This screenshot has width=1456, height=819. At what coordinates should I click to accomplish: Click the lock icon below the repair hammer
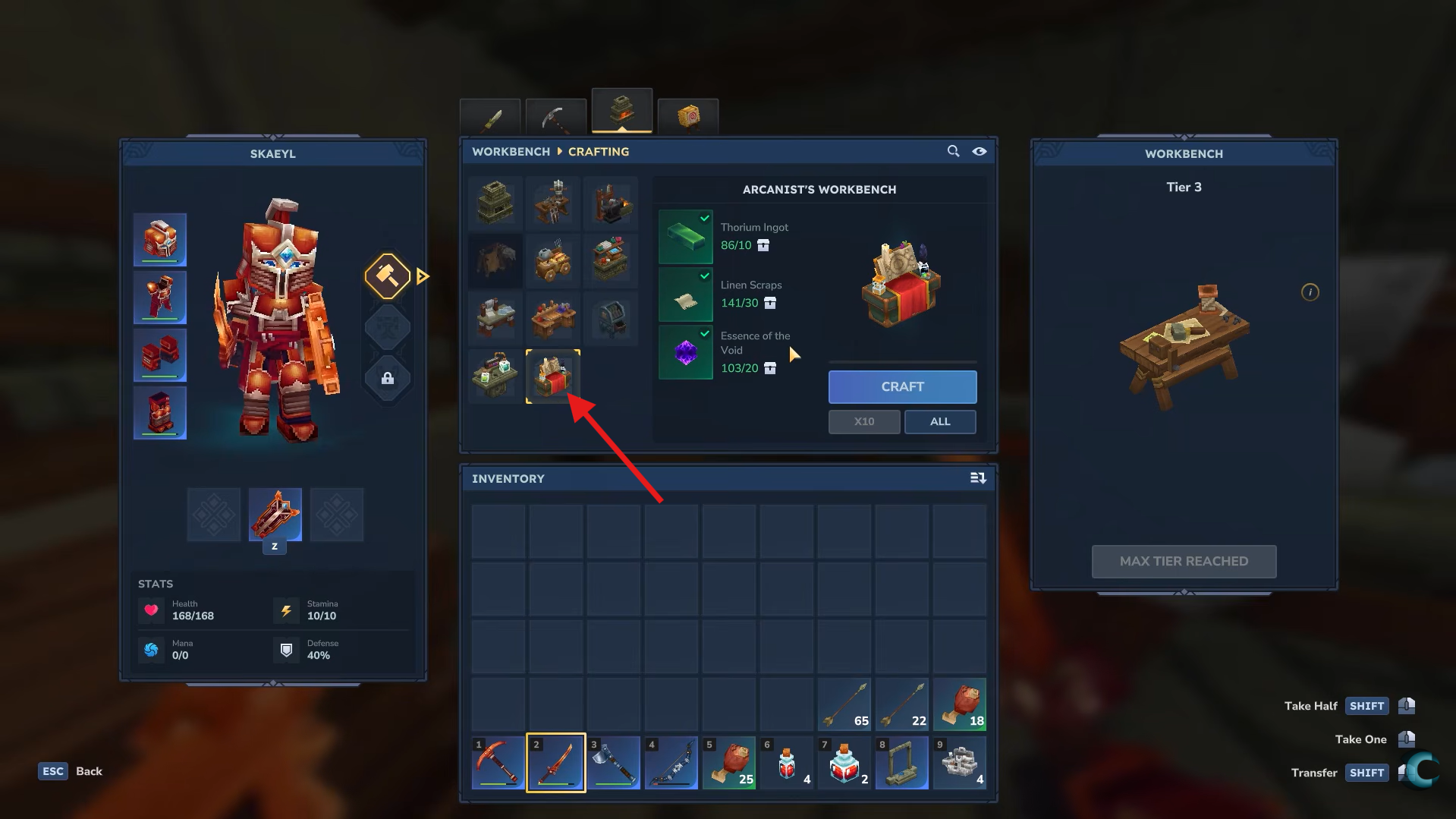point(388,378)
